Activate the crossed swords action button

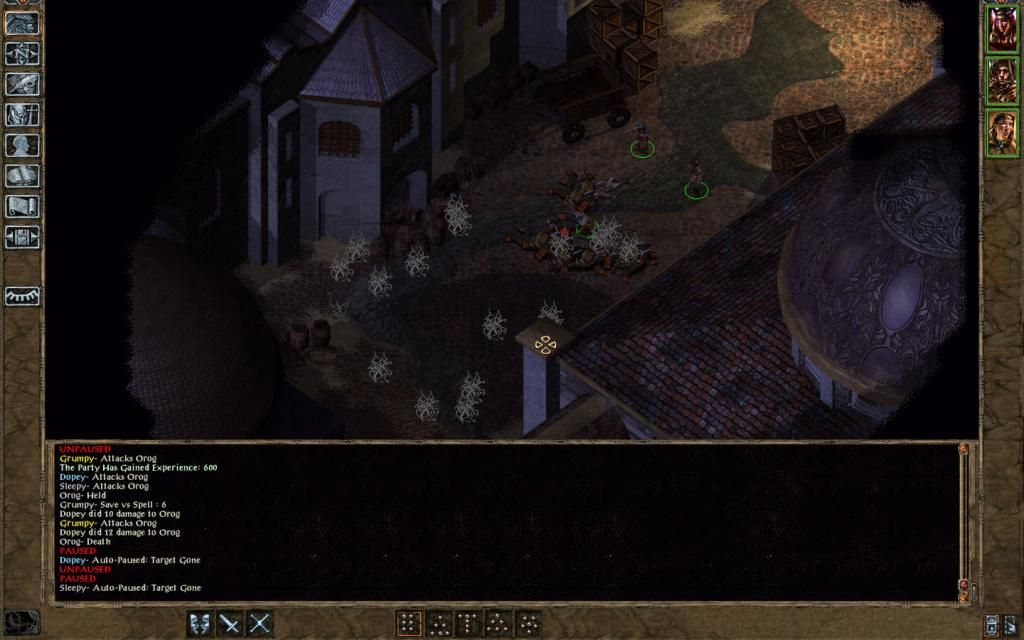coord(260,624)
